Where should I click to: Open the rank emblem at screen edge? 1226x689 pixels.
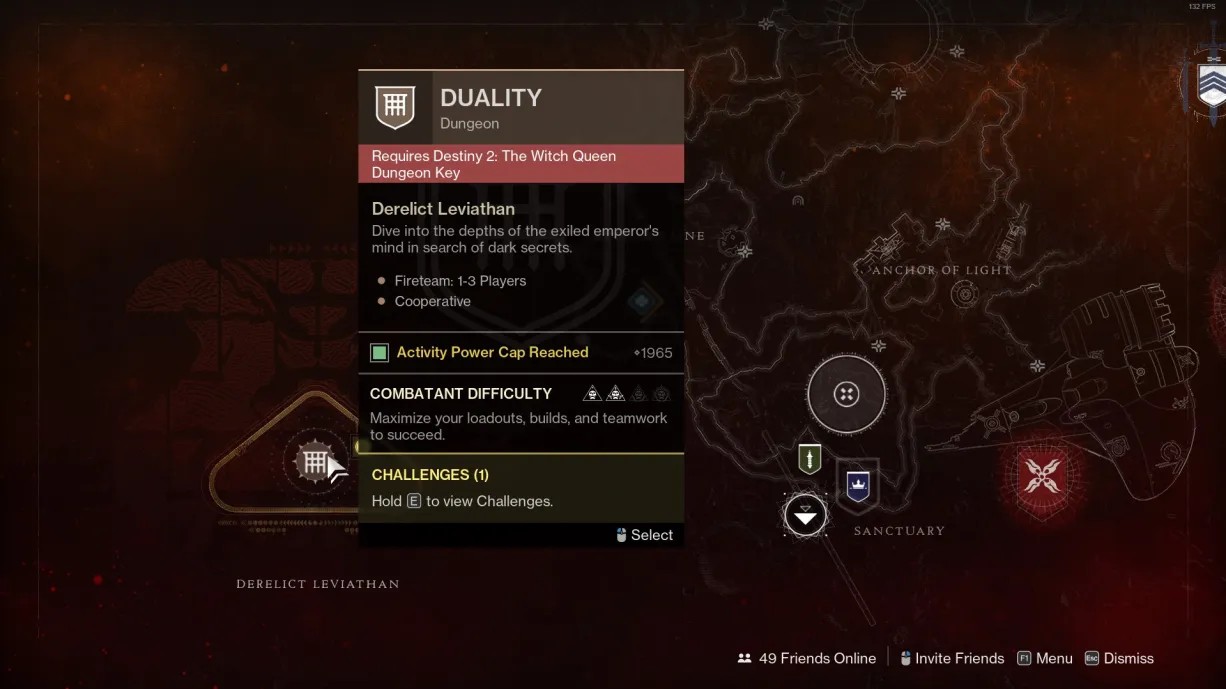1211,85
